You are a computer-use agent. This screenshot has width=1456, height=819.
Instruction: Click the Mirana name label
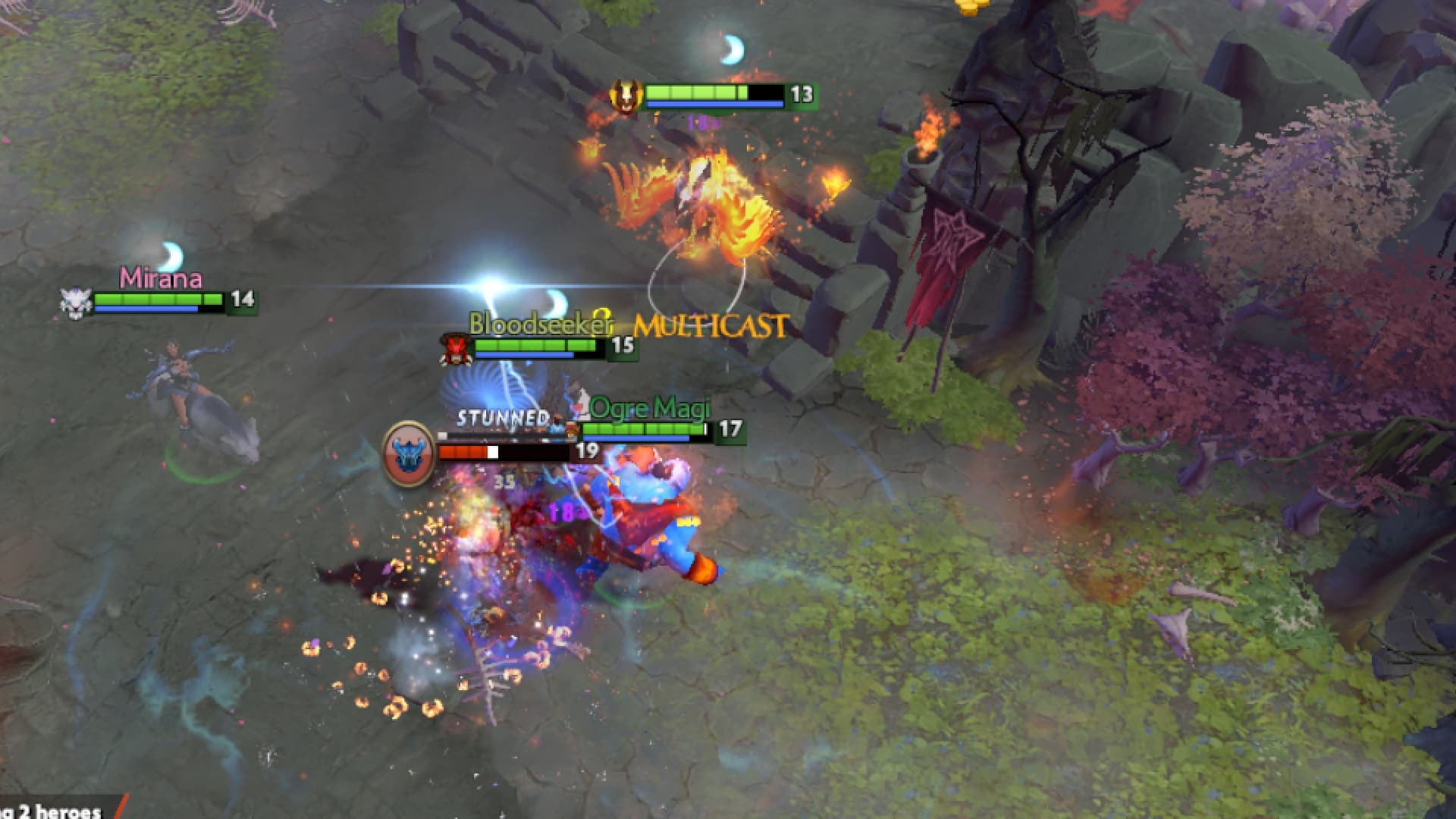(162, 279)
